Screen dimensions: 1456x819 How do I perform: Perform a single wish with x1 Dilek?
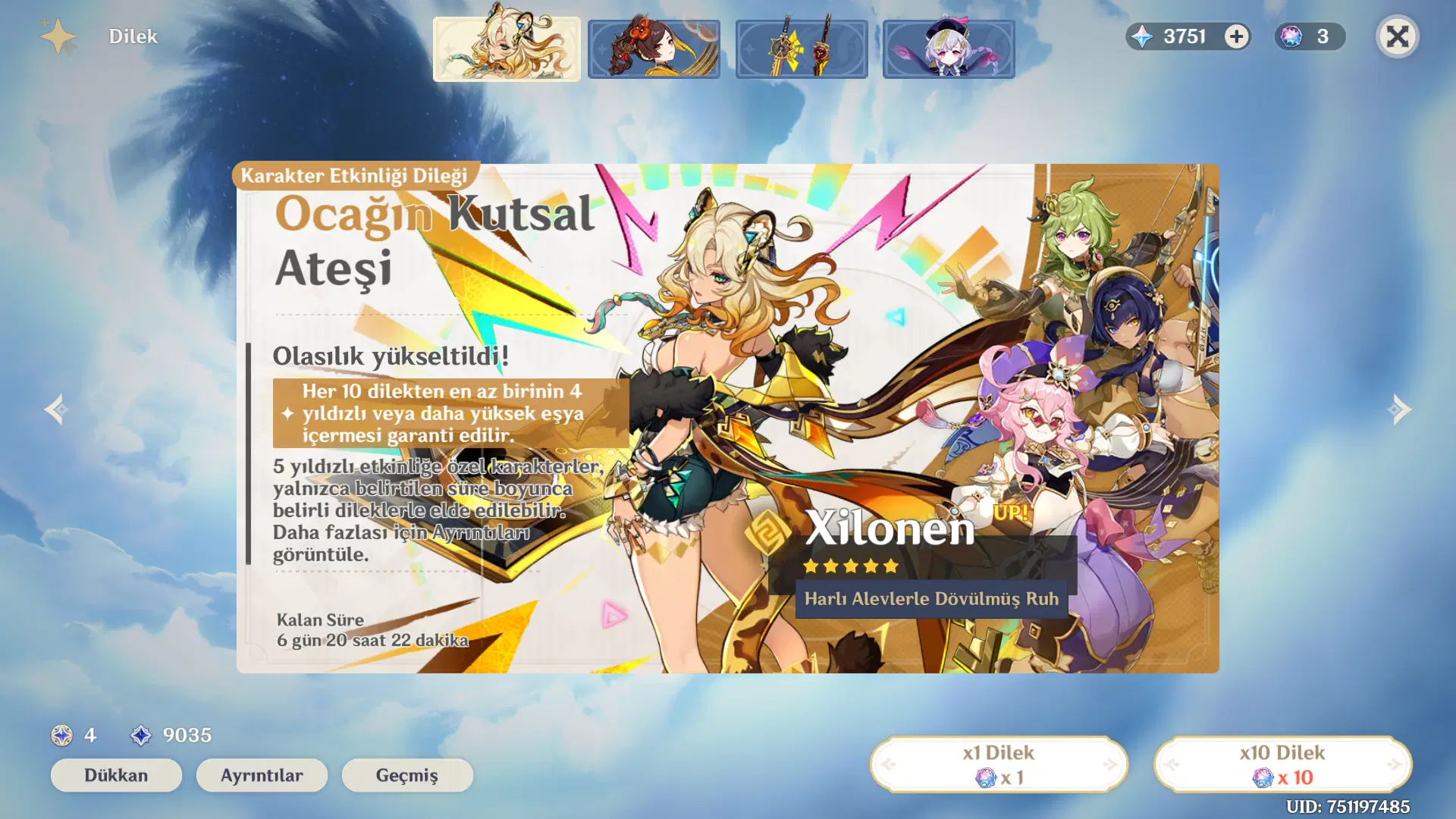[x=999, y=764]
